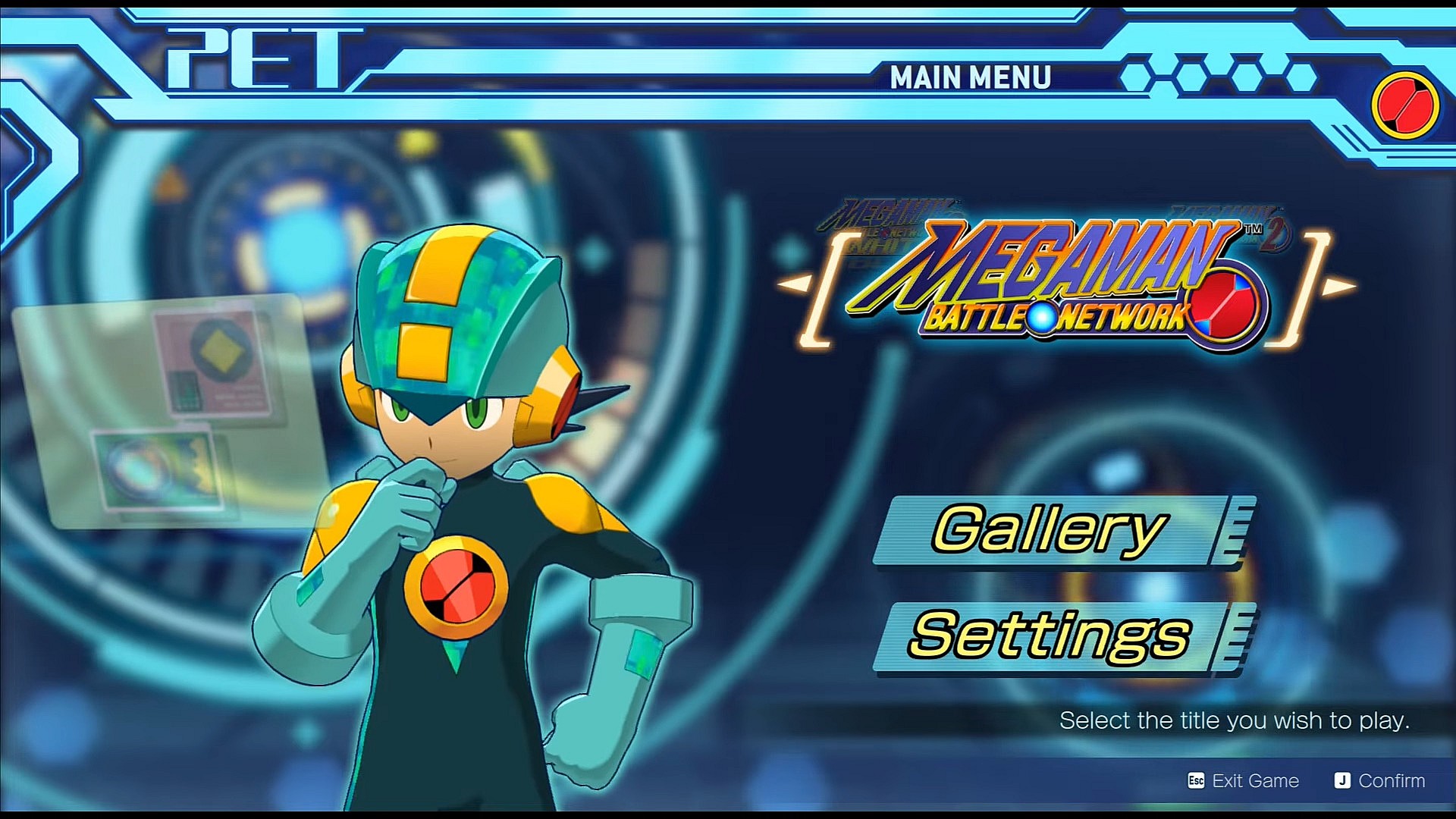1456x819 pixels.
Task: Click the J key prompt icon
Action: pyautogui.click(x=1342, y=780)
